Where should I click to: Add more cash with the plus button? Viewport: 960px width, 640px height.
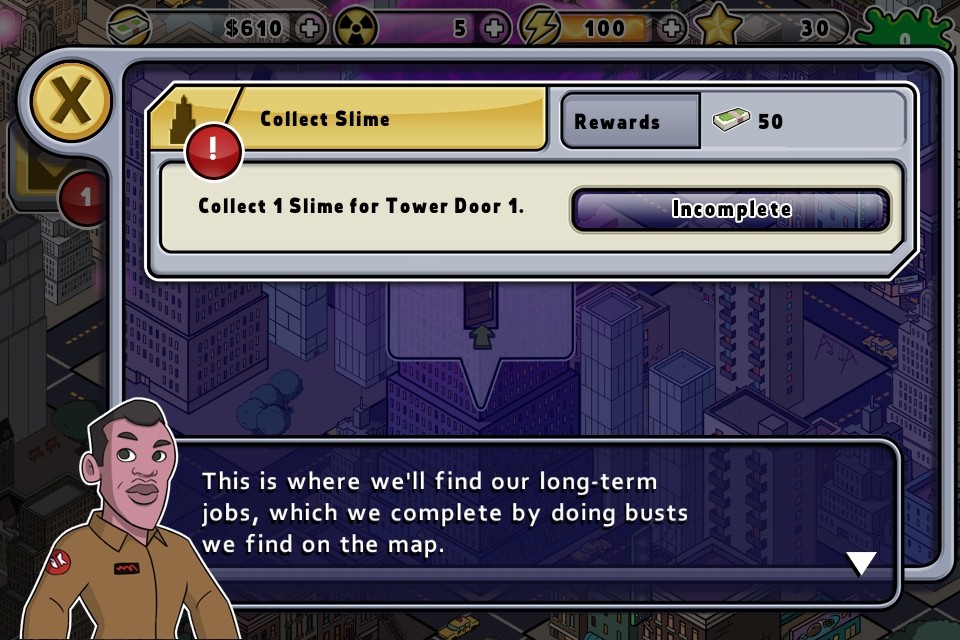(x=311, y=28)
